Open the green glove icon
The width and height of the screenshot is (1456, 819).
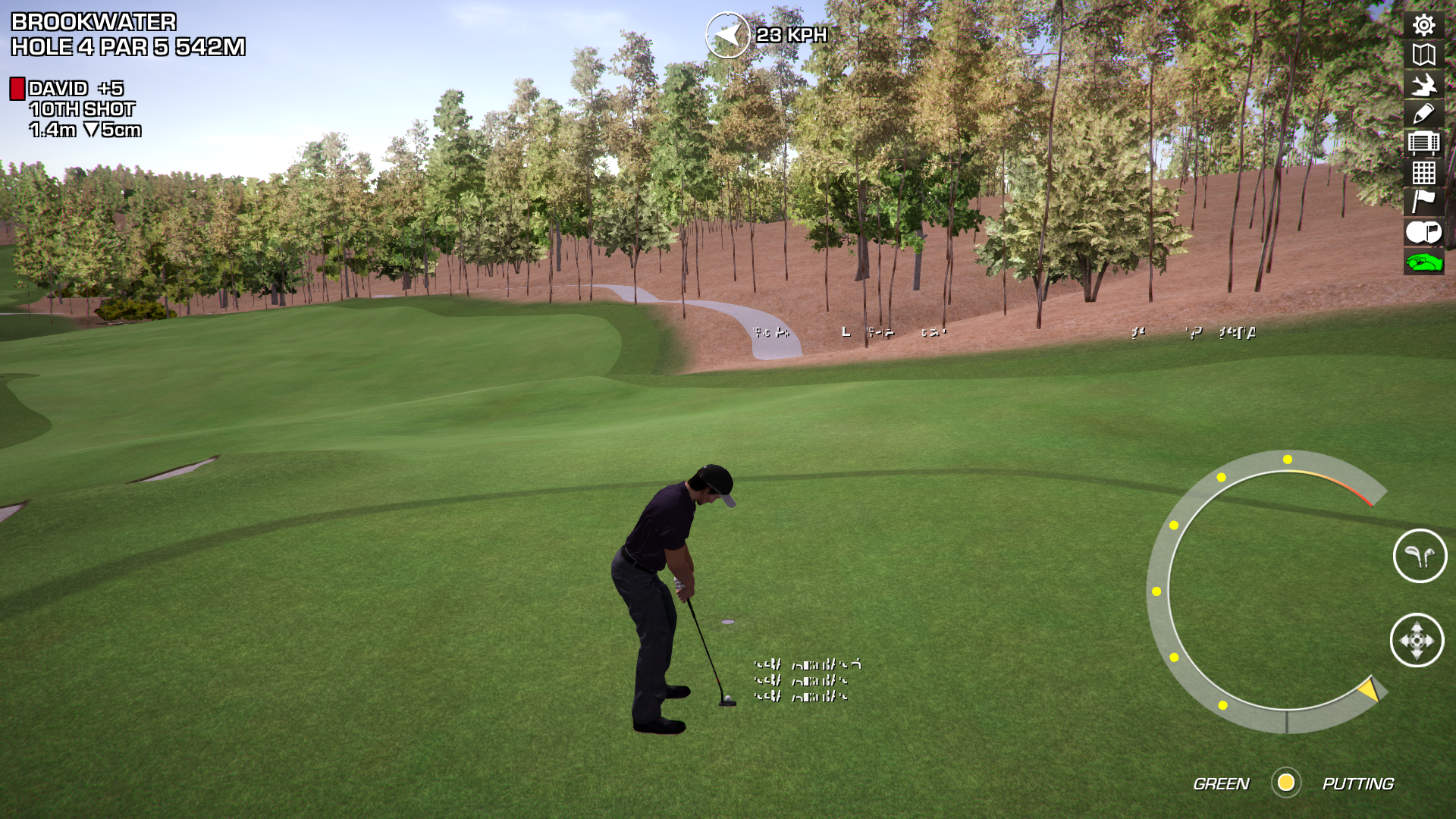[x=1423, y=262]
